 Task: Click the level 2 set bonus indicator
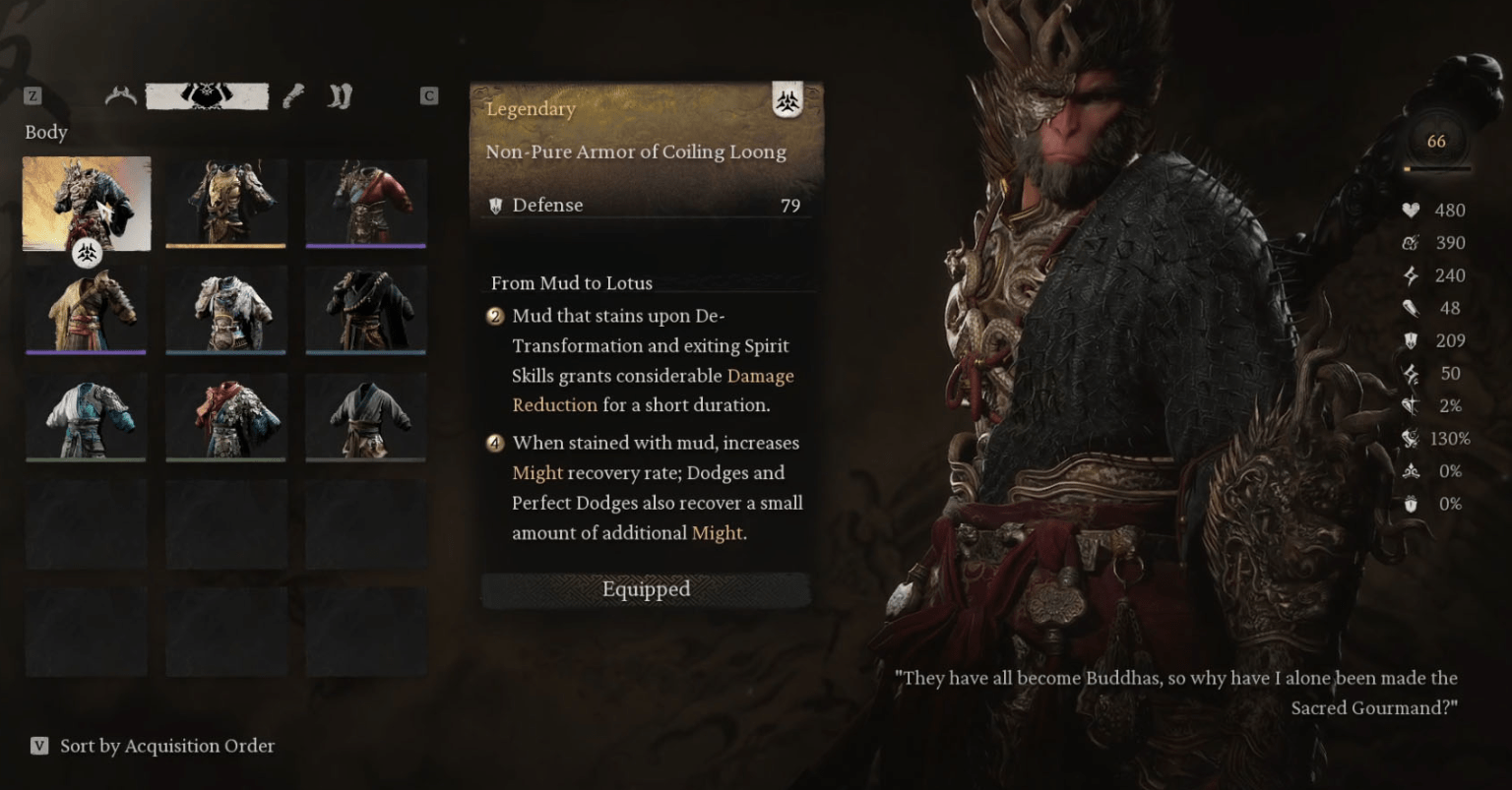(x=495, y=317)
